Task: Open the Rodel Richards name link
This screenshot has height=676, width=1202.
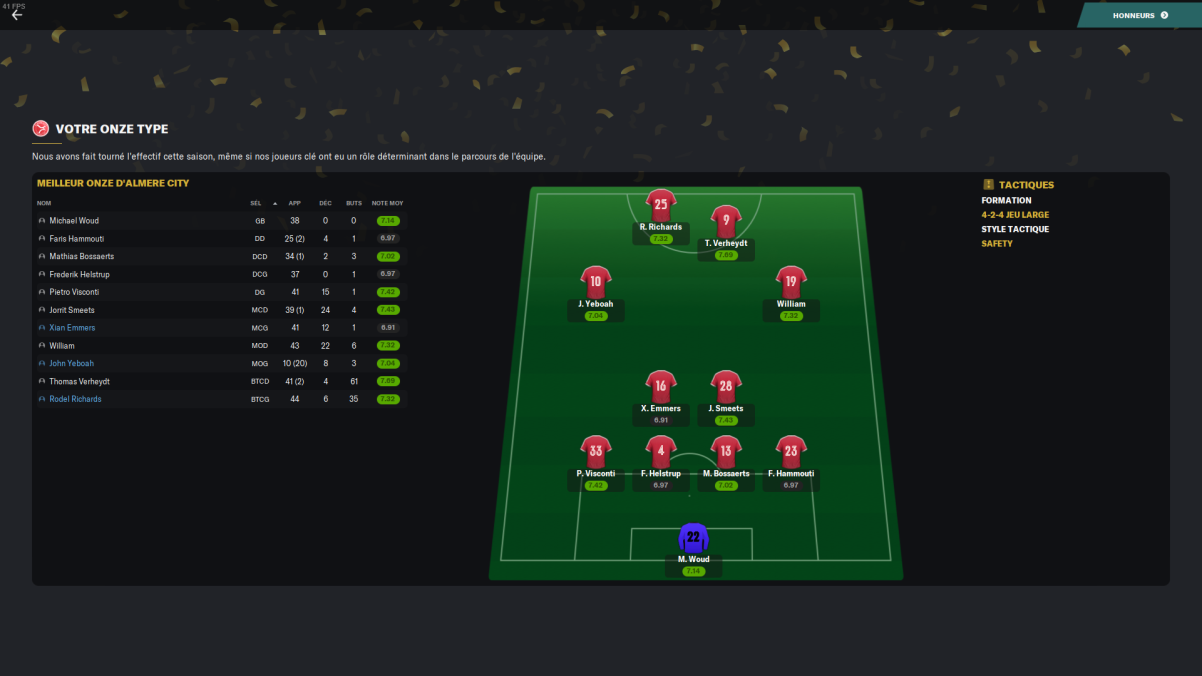Action: coord(75,399)
